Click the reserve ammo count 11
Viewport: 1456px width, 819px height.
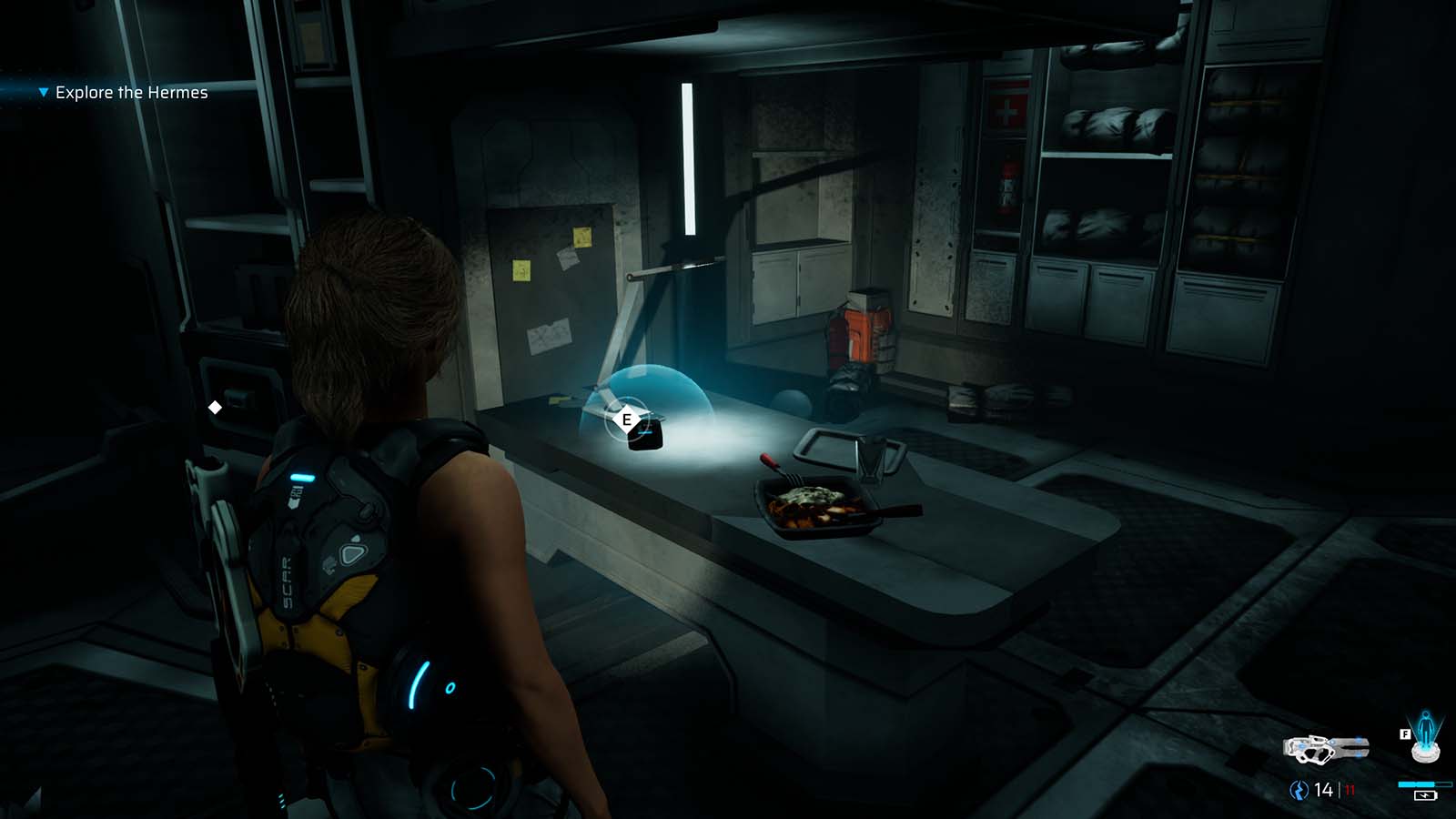point(1349,789)
